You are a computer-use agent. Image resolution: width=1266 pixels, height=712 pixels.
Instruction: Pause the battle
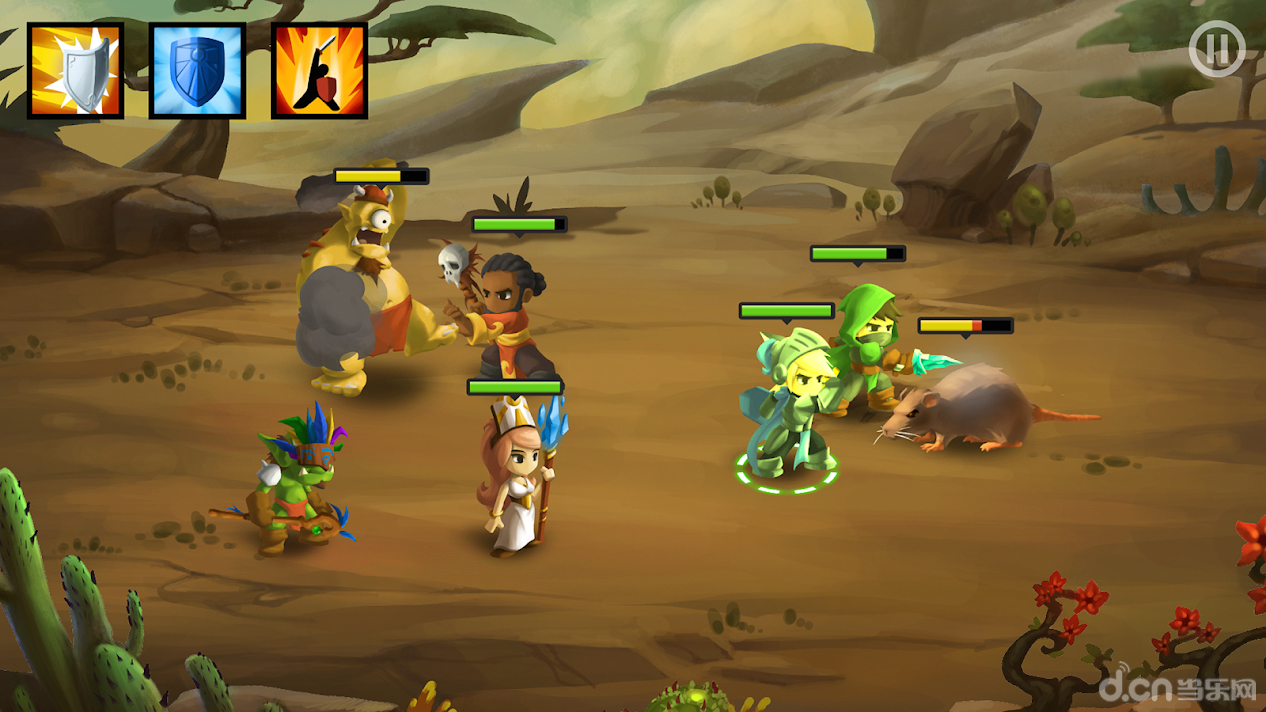(x=1216, y=48)
